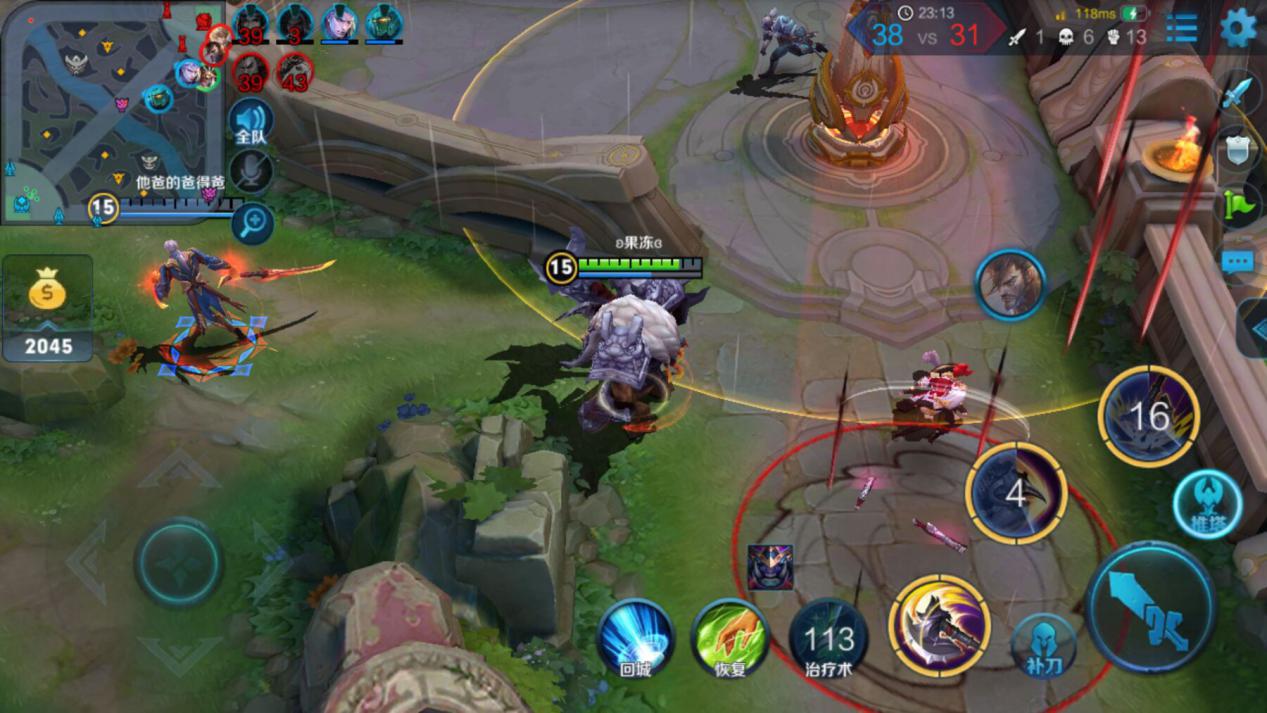Open the quick chat message bubble

pyautogui.click(x=1238, y=262)
